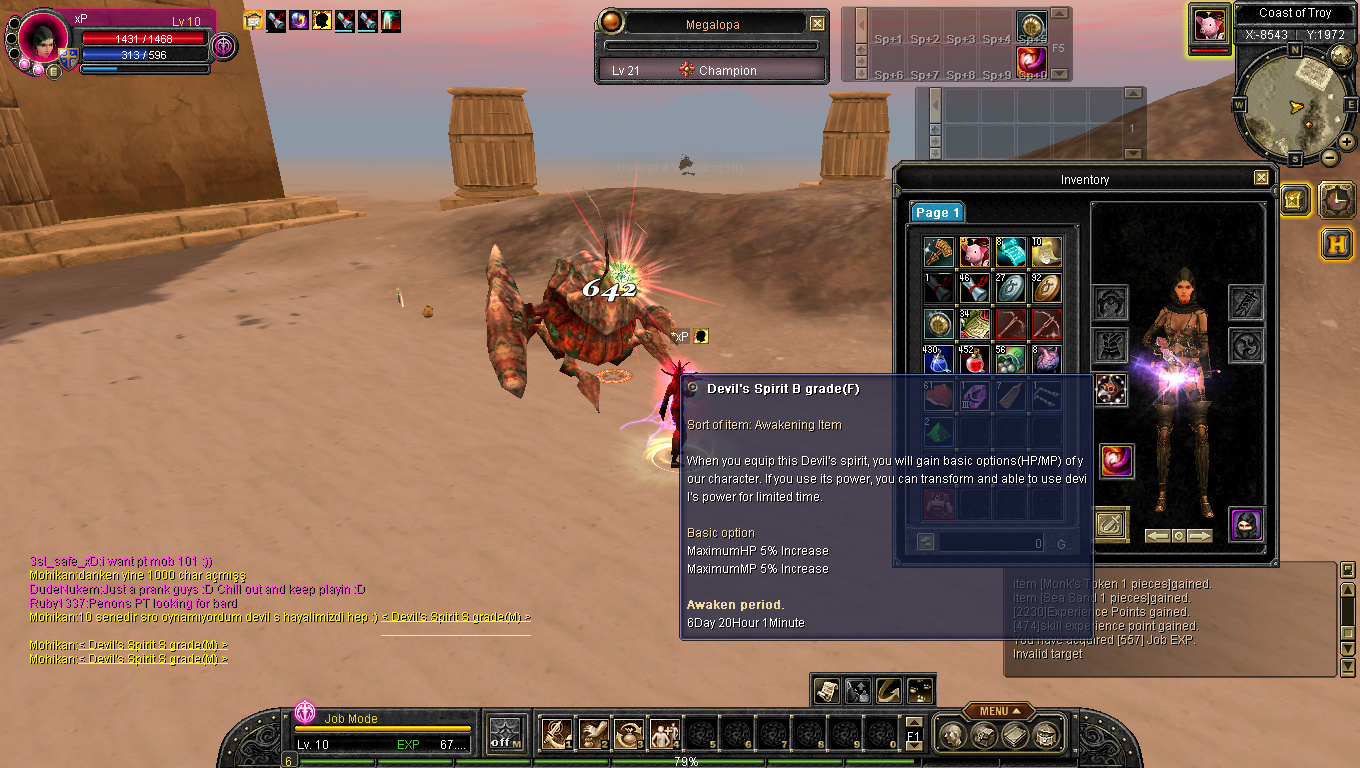1360x768 pixels.
Task: Close the Inventory window
Action: pyautogui.click(x=1261, y=178)
